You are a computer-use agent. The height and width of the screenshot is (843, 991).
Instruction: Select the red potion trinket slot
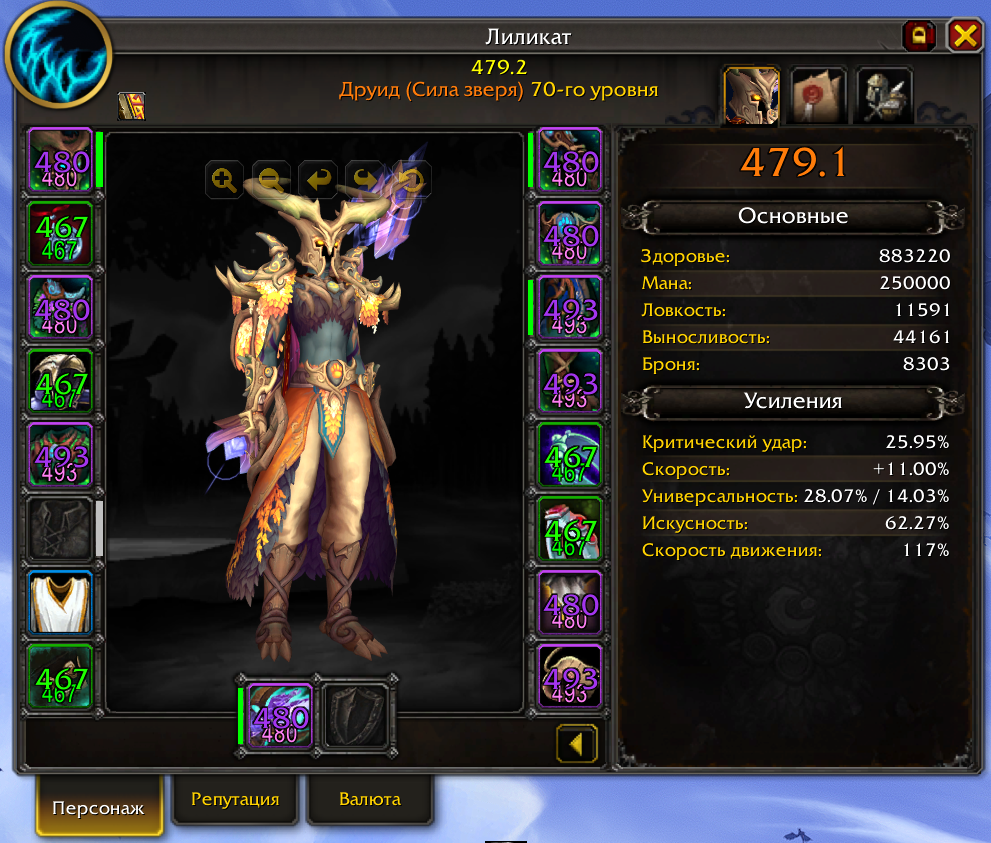[x=569, y=528]
